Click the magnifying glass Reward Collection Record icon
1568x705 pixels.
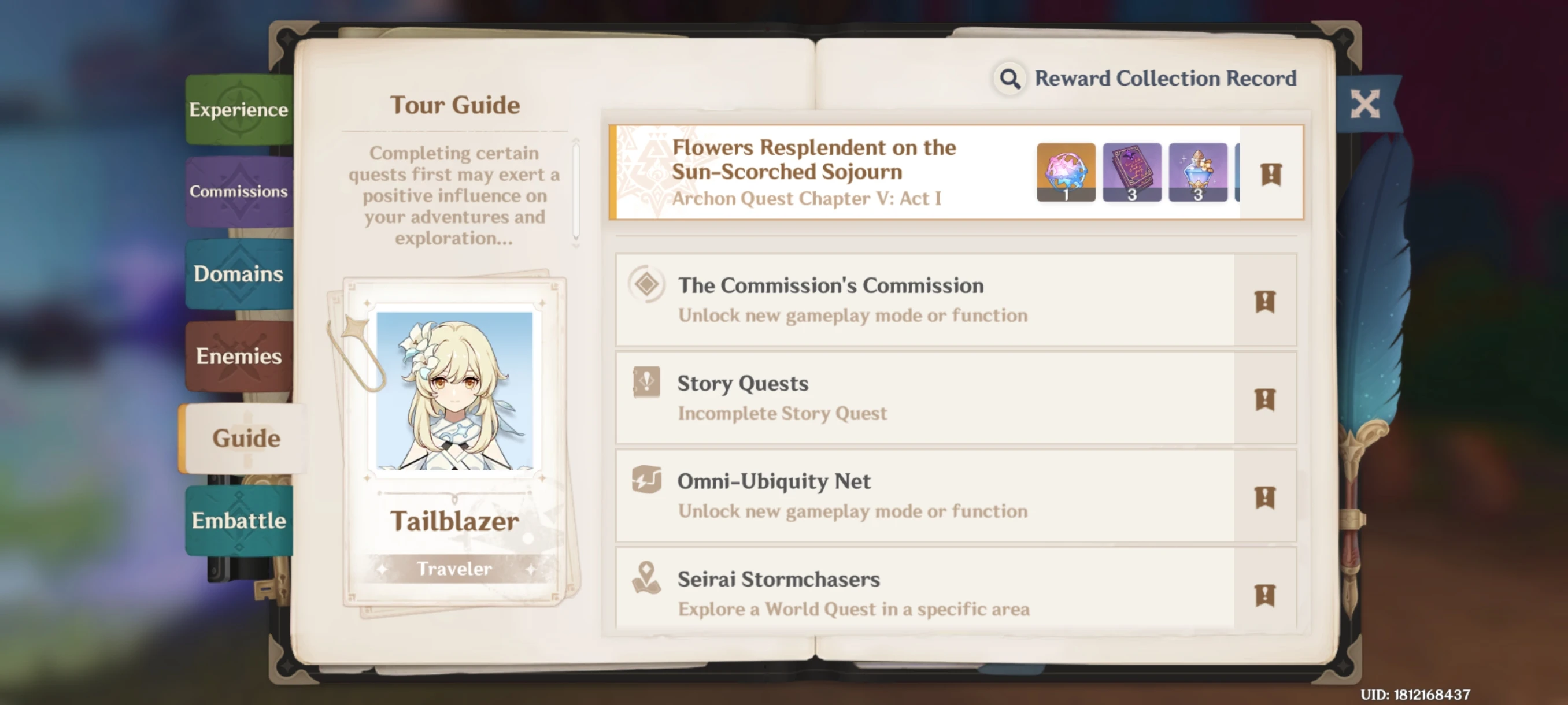pos(1010,78)
